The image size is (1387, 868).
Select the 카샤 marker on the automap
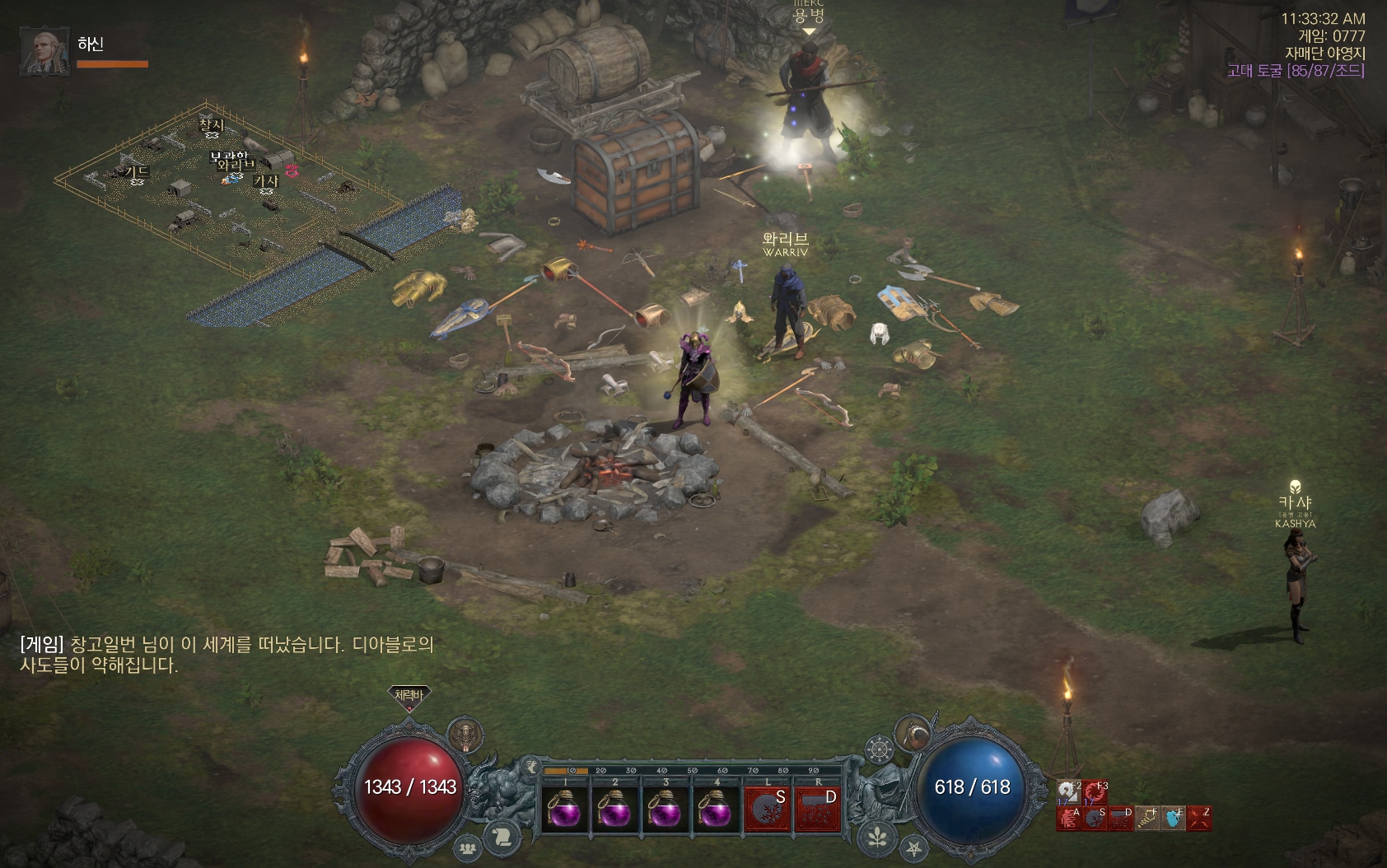[x=266, y=181]
